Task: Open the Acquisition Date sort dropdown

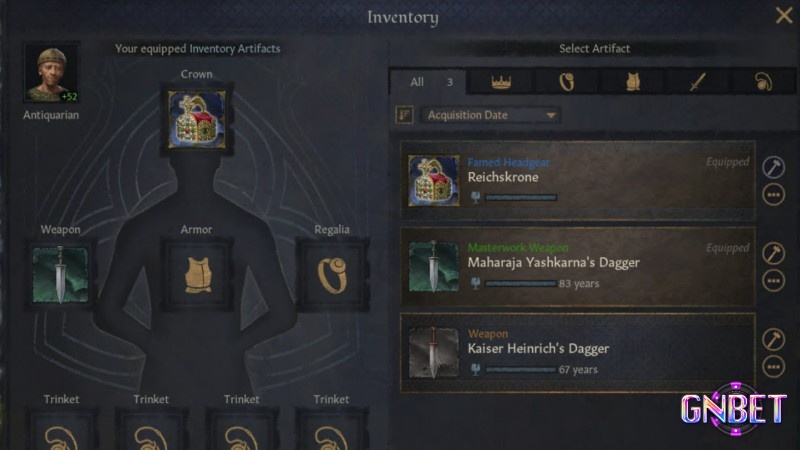Action: click(490, 115)
